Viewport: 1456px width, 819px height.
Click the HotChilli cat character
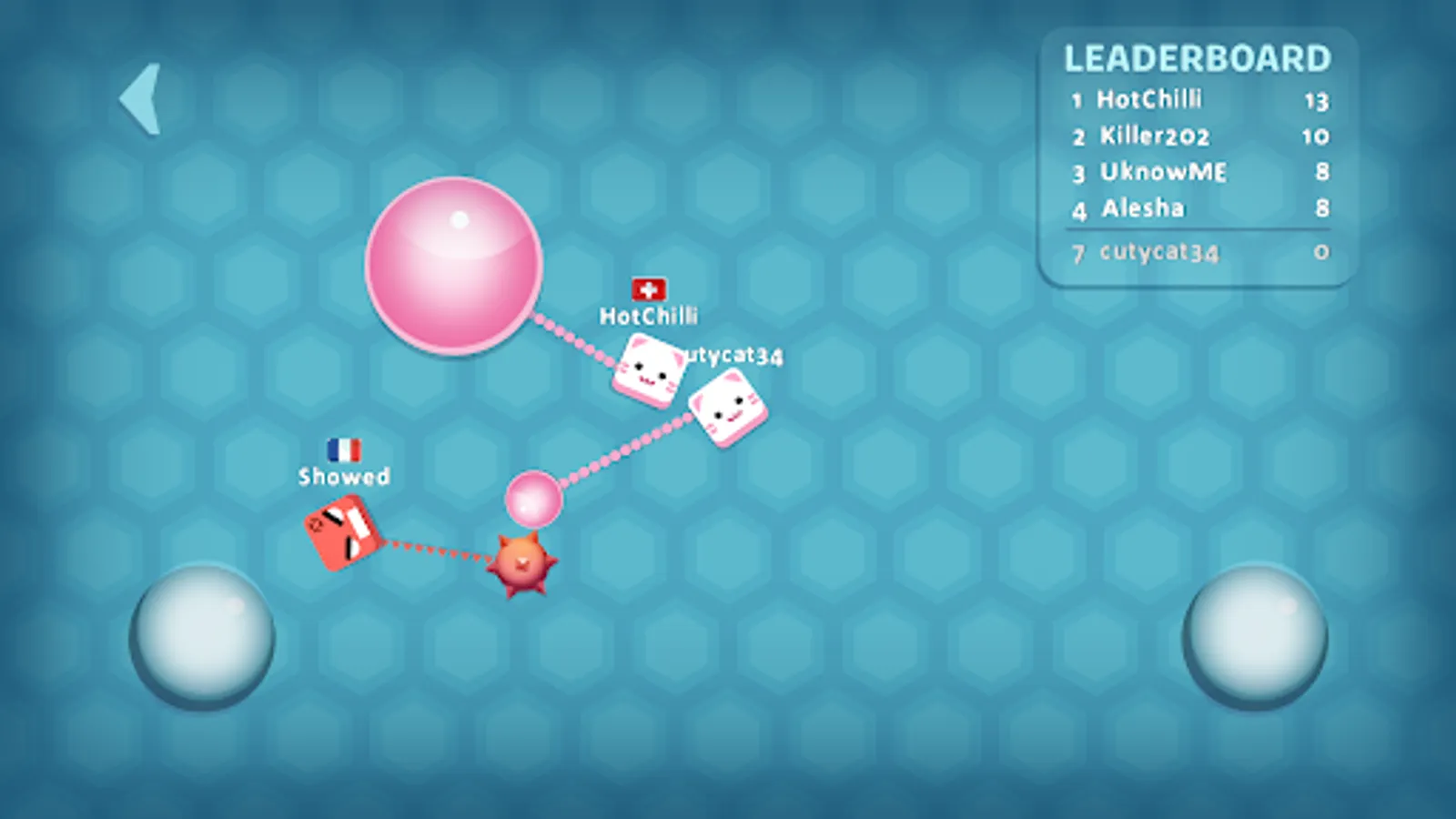(x=650, y=368)
